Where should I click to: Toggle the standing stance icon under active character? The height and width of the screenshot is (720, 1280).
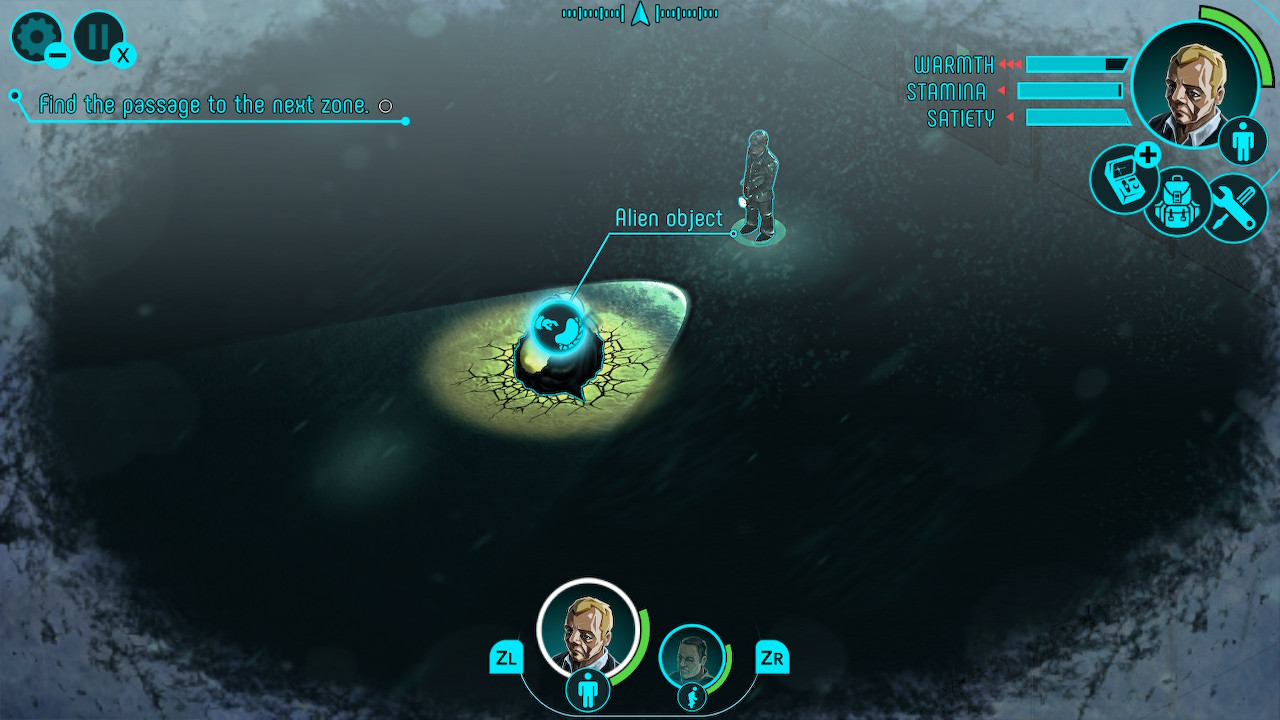[x=590, y=690]
